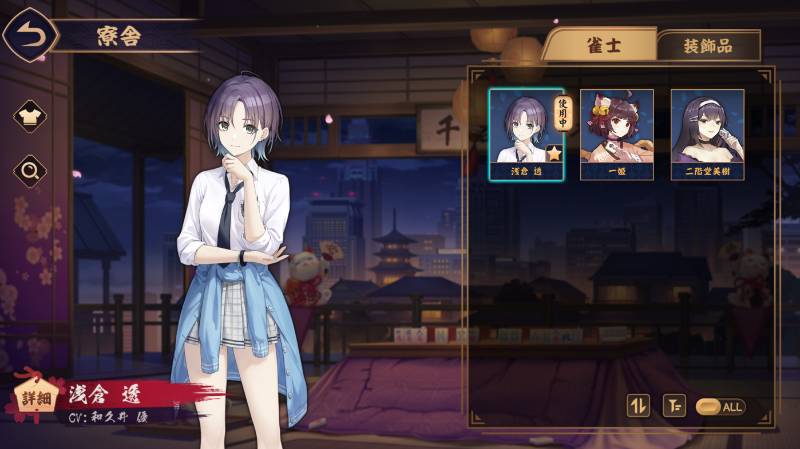Toggle the ALL switch
The width and height of the screenshot is (800, 449).
tap(719, 407)
